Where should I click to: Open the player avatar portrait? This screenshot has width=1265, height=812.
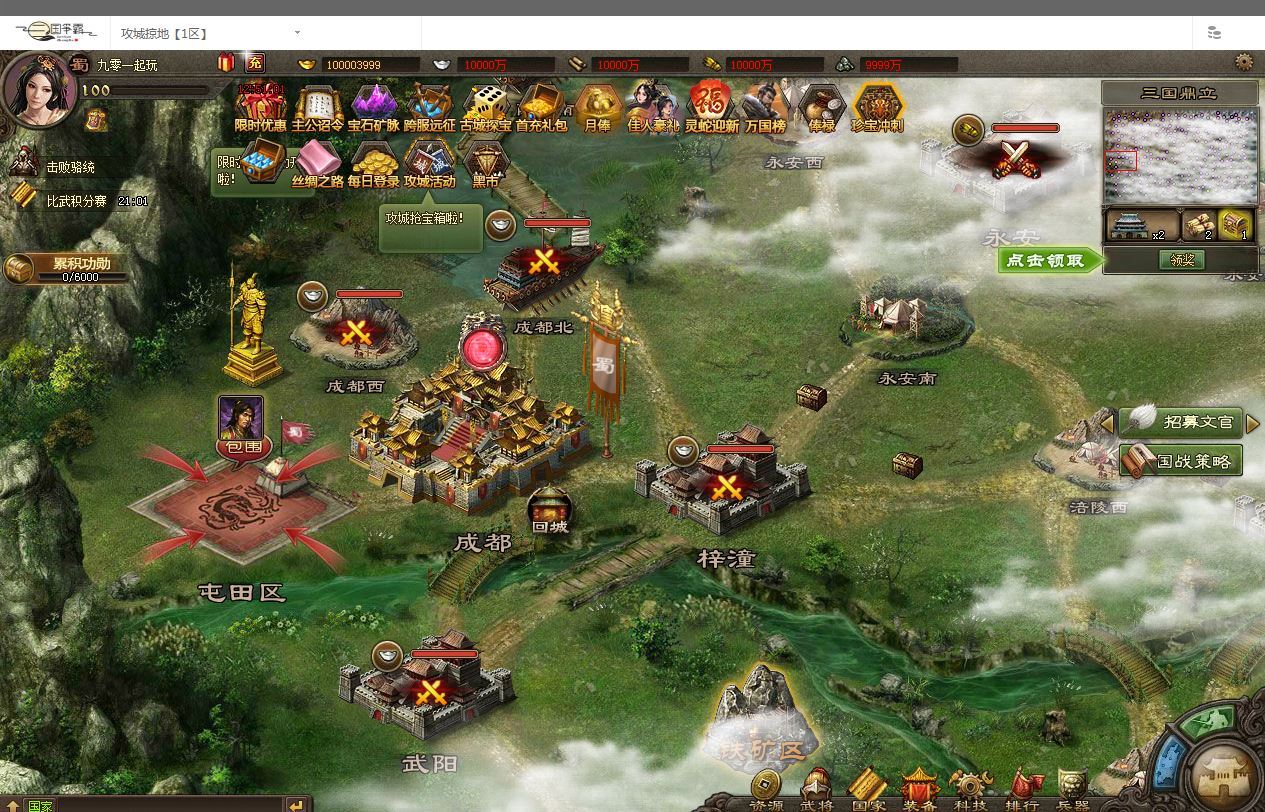pyautogui.click(x=36, y=88)
